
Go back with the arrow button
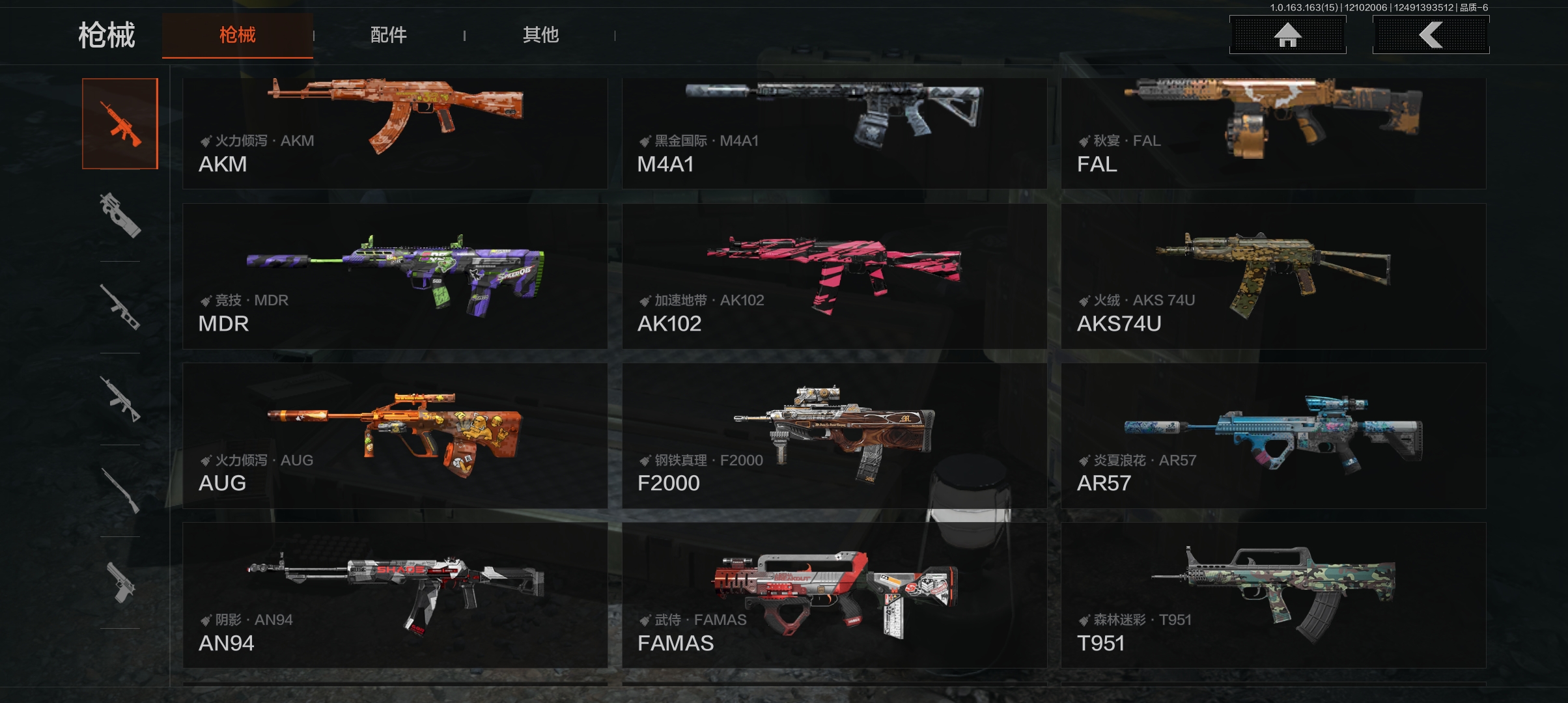point(1431,35)
